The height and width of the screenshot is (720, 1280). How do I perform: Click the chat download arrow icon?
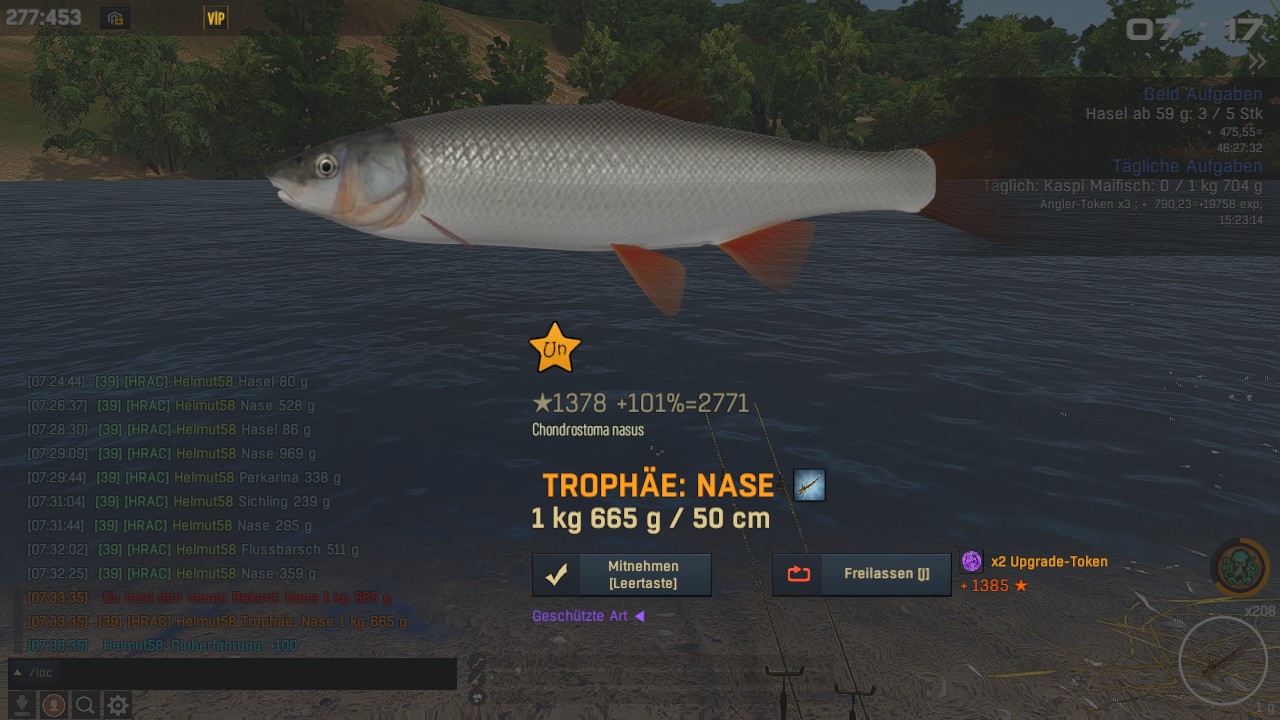[21, 705]
